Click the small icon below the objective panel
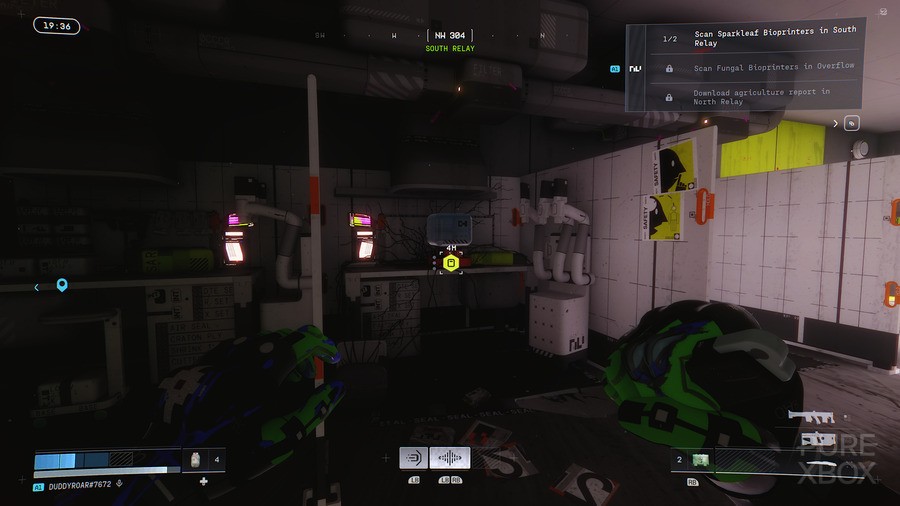 (851, 123)
